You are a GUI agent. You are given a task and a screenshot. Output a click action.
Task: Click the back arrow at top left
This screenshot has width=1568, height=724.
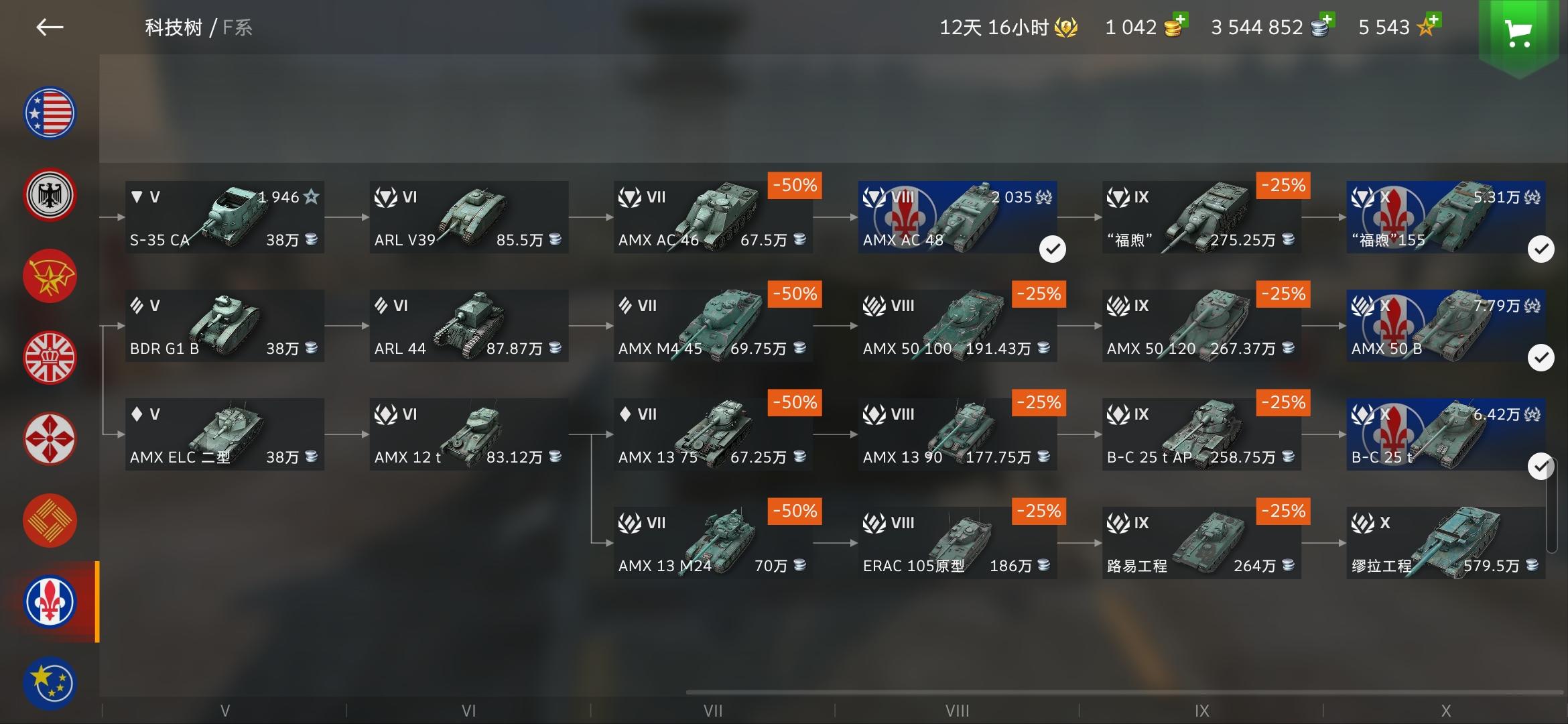click(x=50, y=27)
